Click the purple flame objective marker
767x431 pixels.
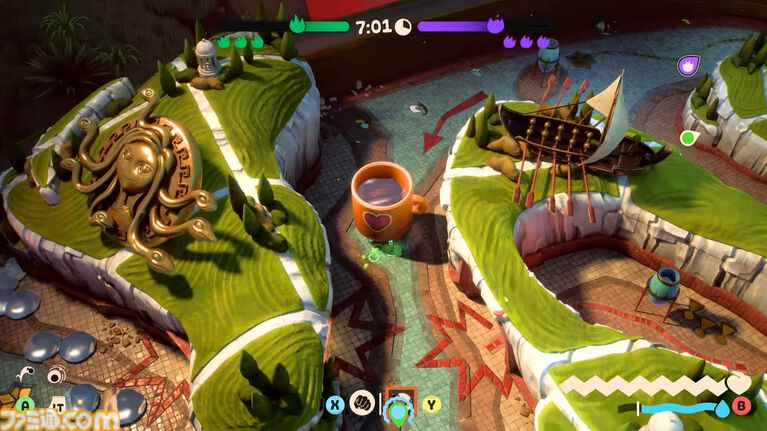687,66
